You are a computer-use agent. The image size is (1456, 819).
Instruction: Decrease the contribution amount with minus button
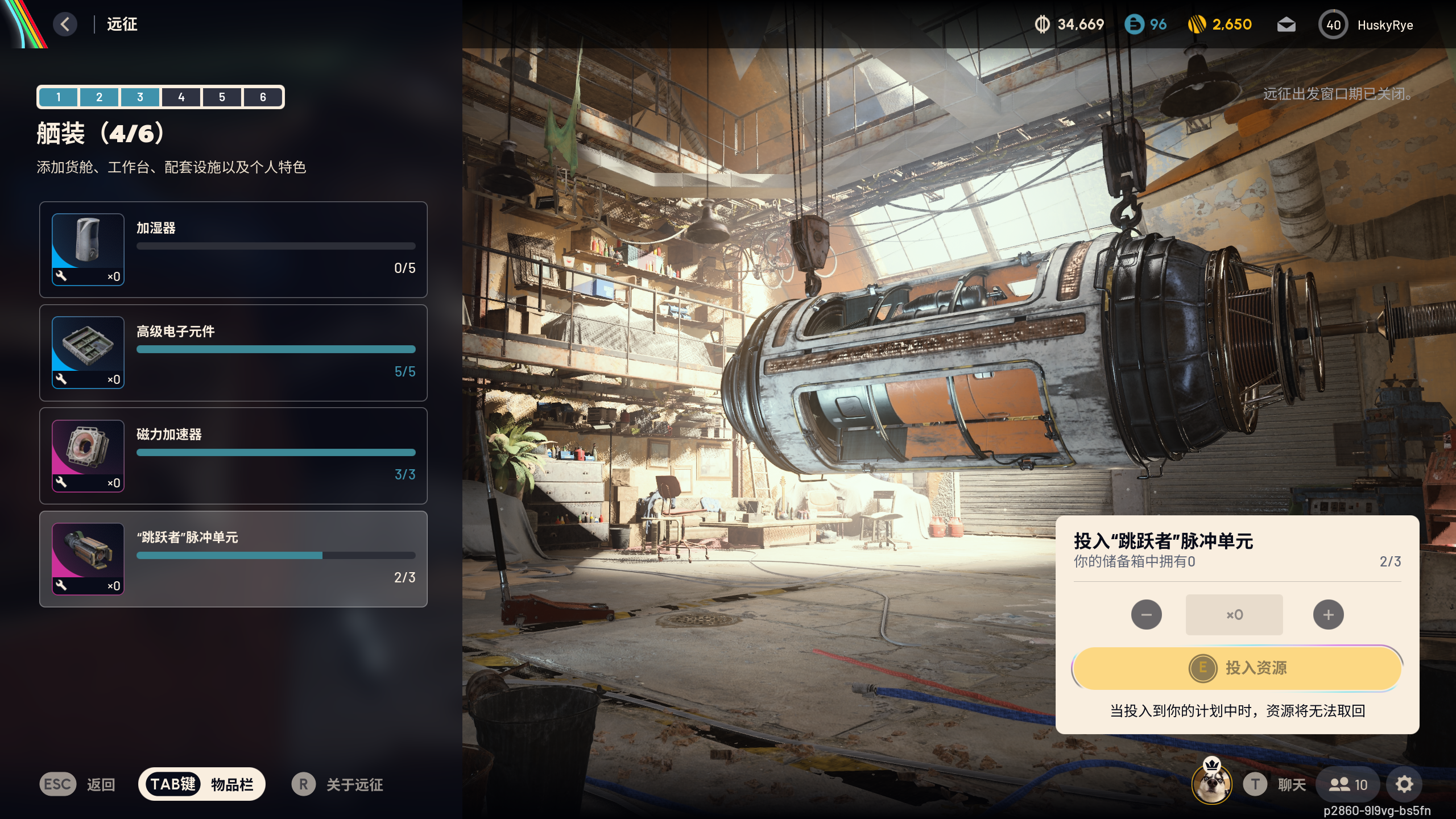(x=1146, y=615)
